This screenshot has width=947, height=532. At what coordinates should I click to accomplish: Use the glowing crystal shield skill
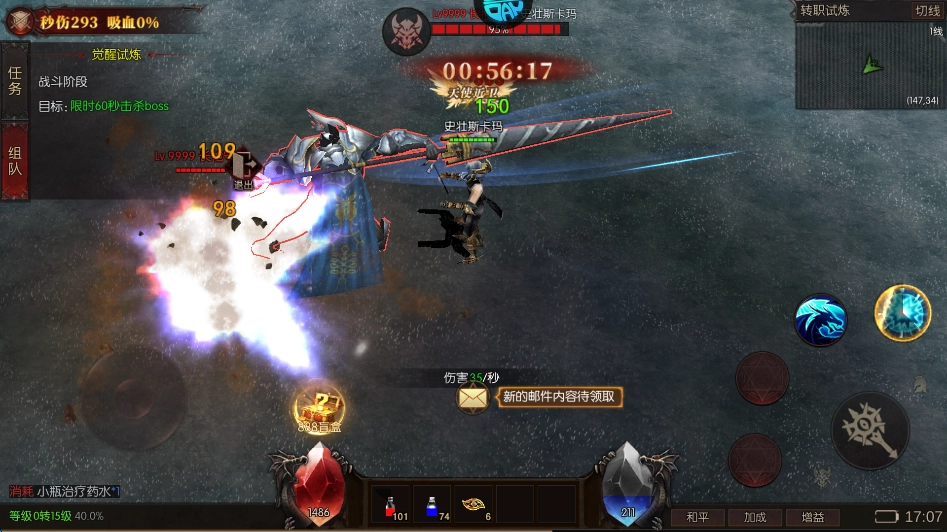902,312
